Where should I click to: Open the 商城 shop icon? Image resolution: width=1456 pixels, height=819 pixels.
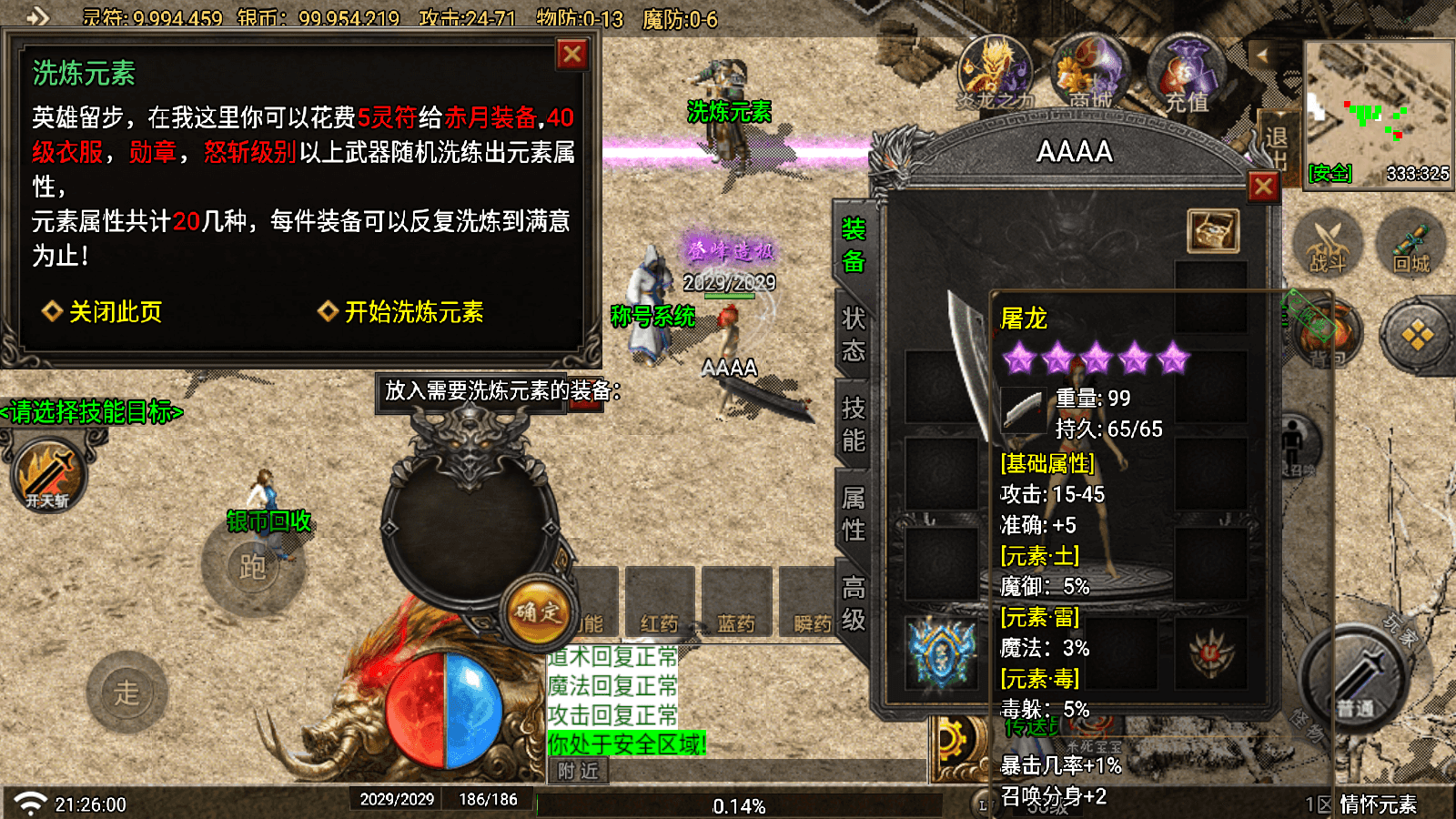point(1090,75)
